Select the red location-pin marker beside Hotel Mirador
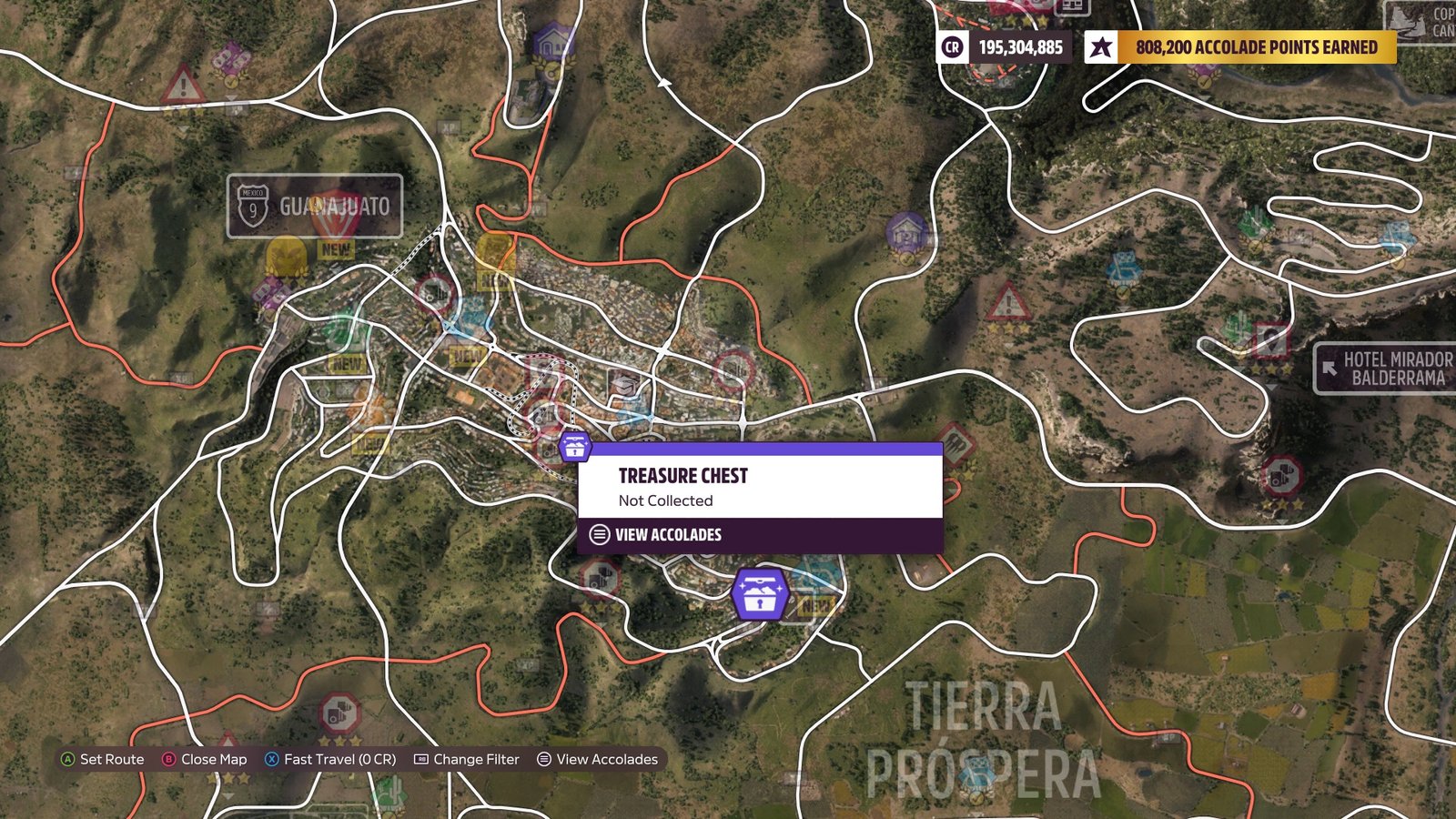The width and height of the screenshot is (1456, 819). 1272,340
